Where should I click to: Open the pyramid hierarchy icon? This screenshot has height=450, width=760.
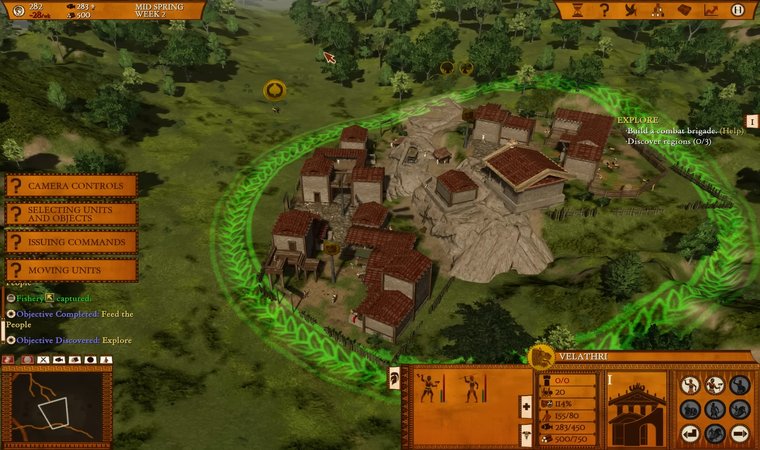[x=658, y=10]
